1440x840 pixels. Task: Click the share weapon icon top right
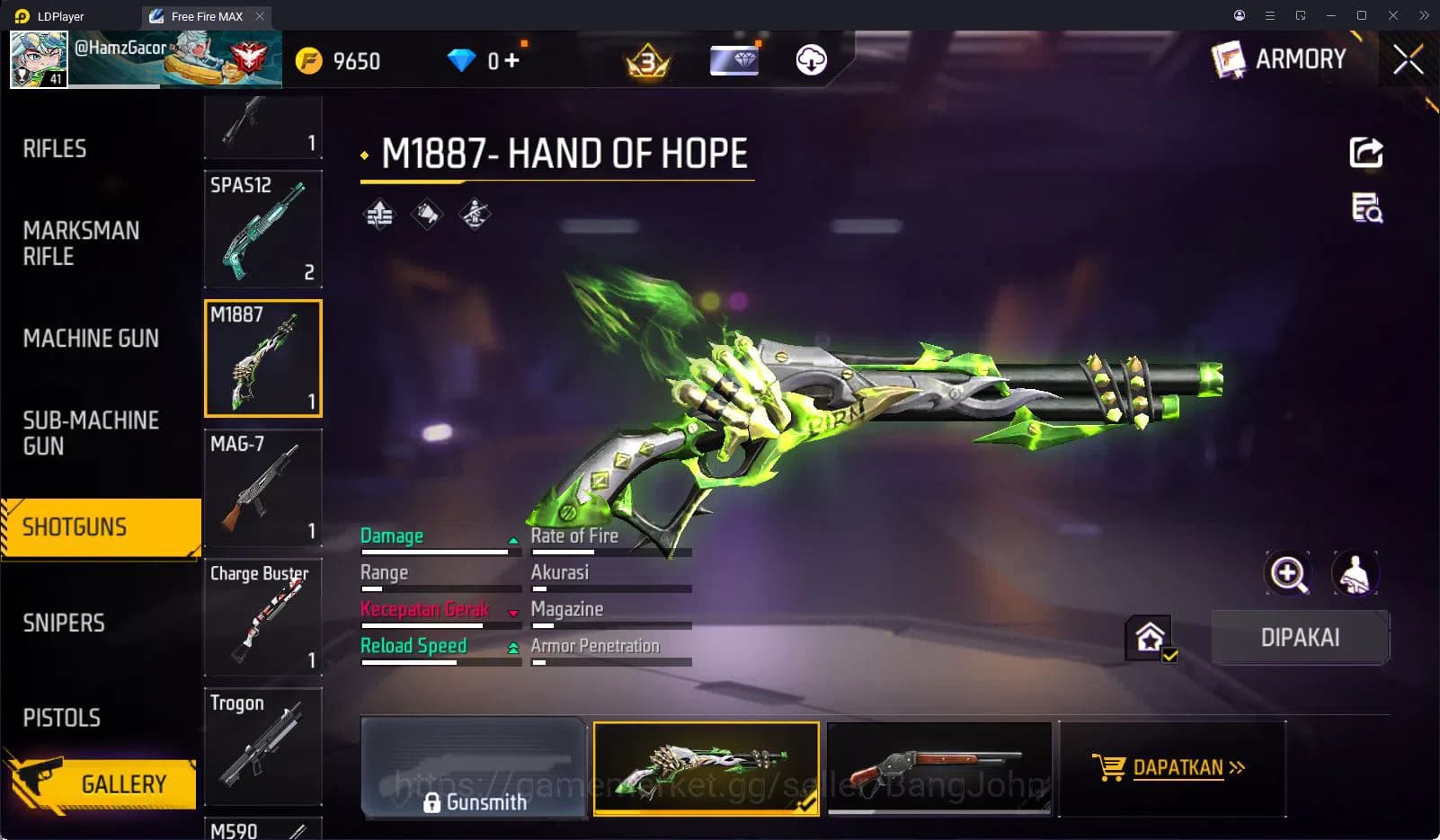pos(1365,153)
